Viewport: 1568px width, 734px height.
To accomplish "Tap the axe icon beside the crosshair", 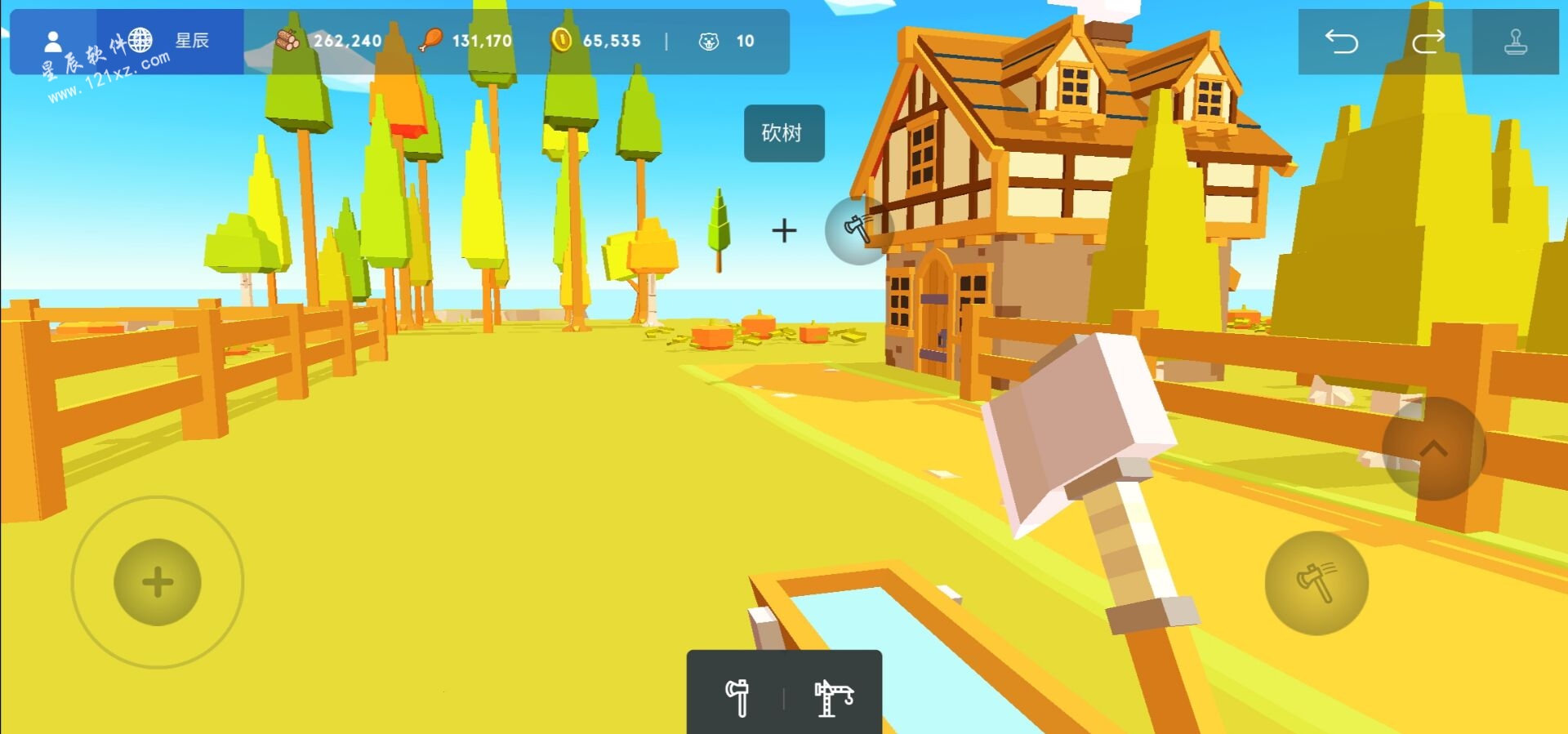I will [857, 229].
